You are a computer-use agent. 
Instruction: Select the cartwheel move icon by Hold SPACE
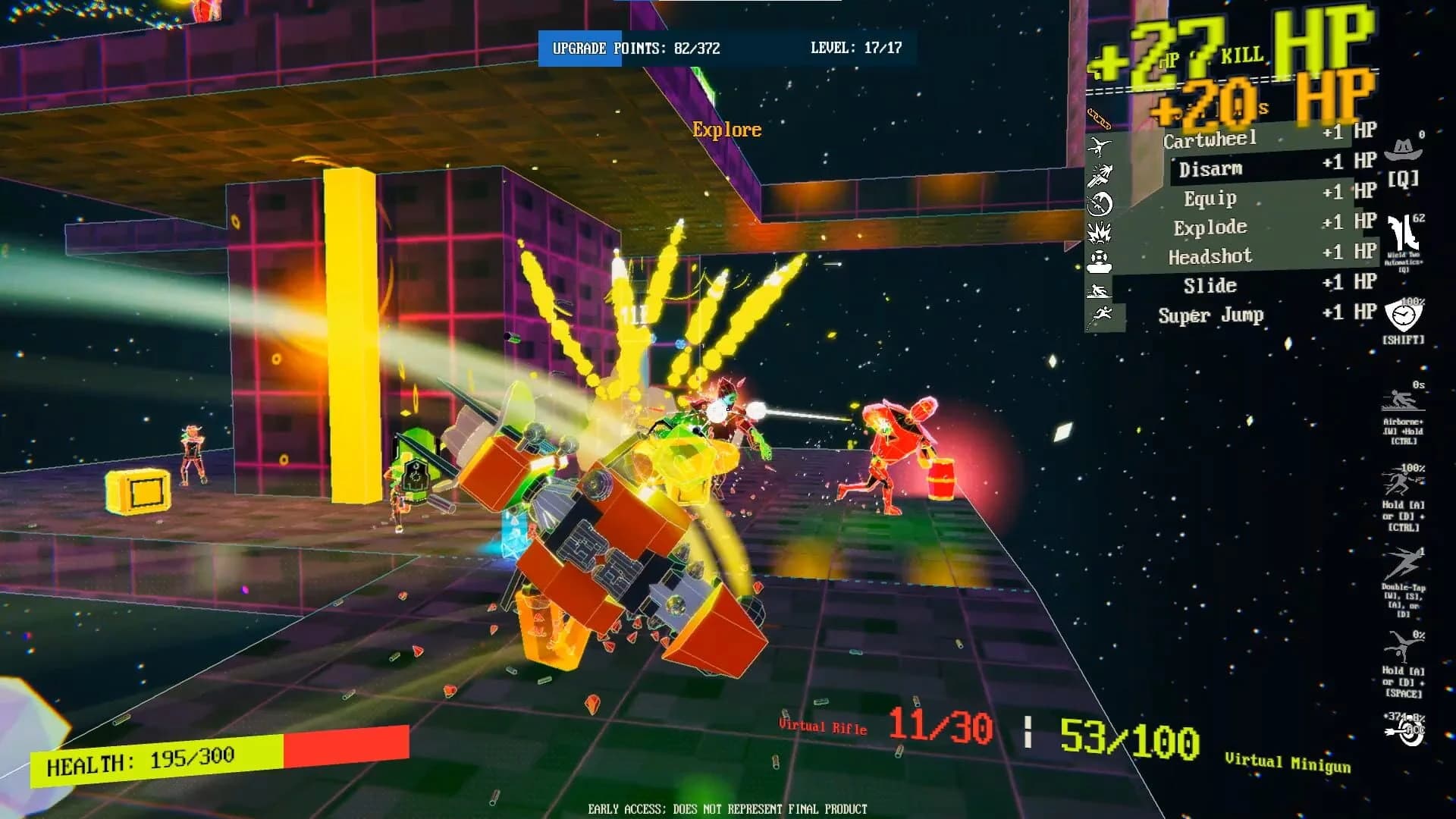(1402, 648)
